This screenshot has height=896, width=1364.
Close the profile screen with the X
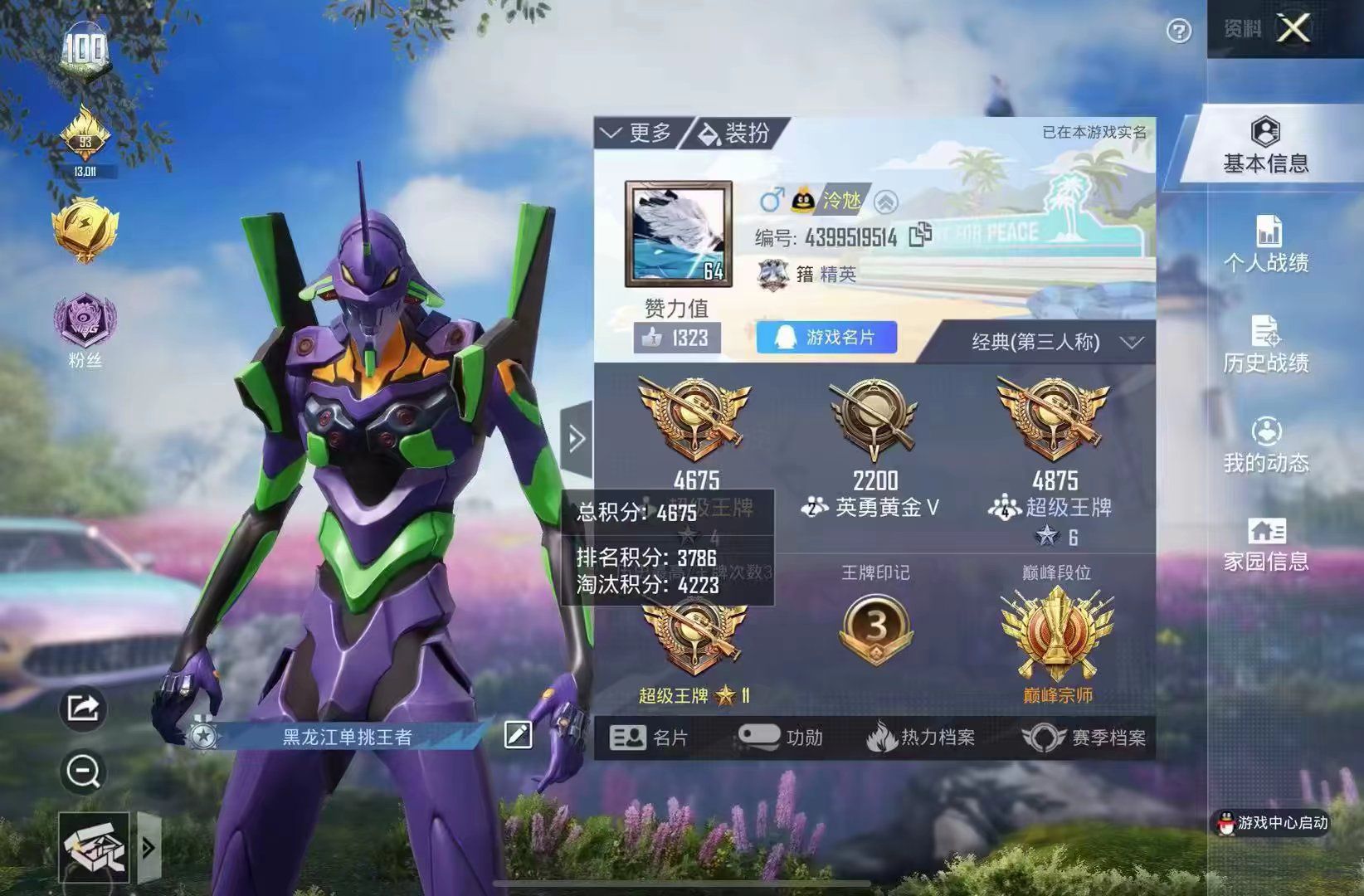point(1293,30)
